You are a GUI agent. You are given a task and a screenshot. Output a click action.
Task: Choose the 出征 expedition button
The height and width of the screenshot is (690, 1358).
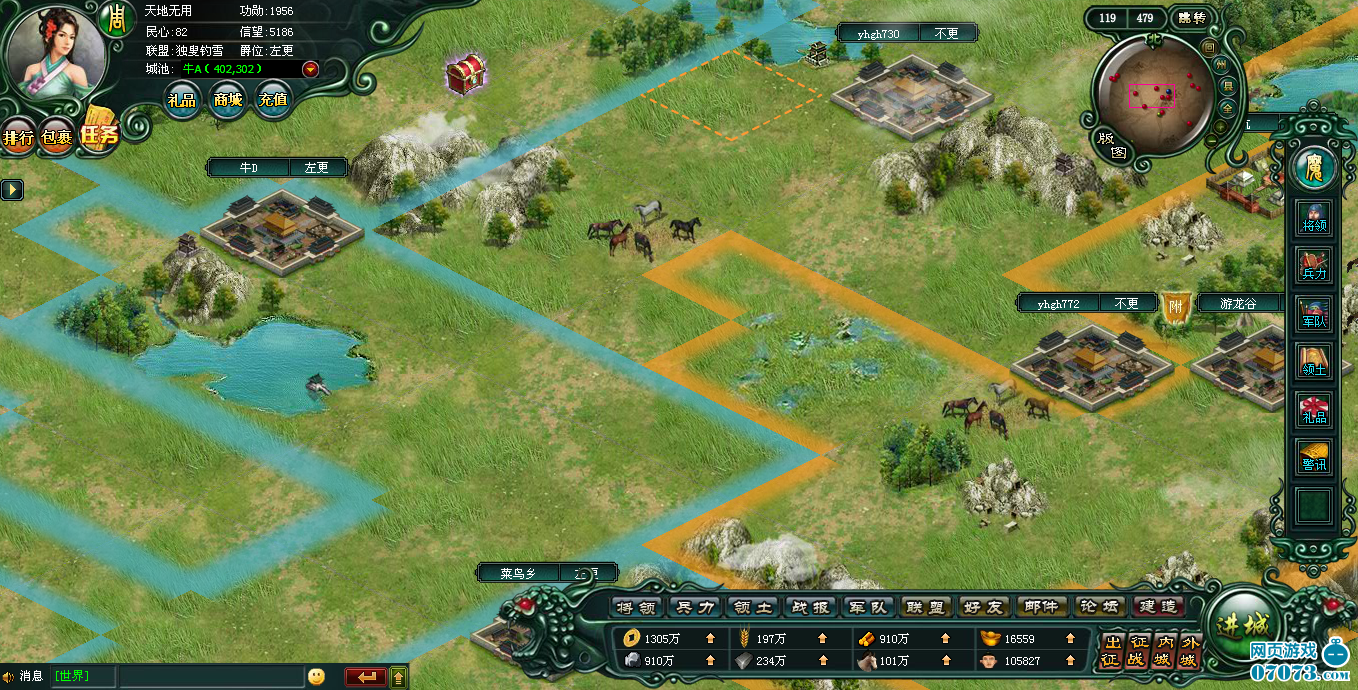coord(1111,652)
